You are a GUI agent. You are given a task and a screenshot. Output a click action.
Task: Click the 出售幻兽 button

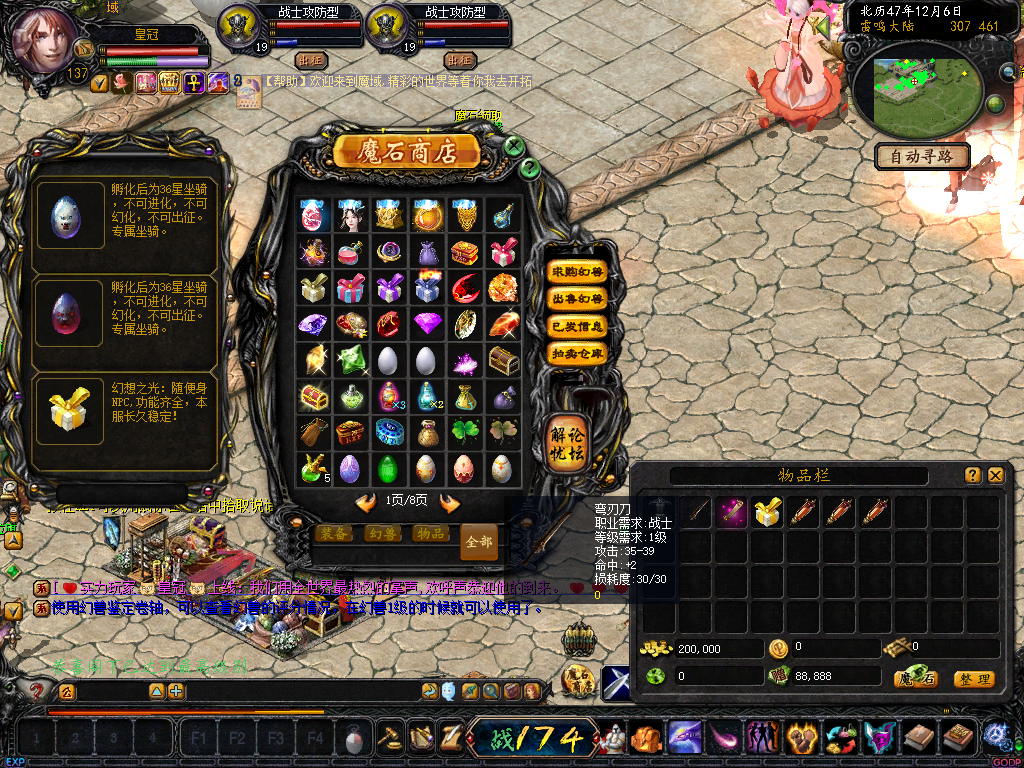pos(577,299)
